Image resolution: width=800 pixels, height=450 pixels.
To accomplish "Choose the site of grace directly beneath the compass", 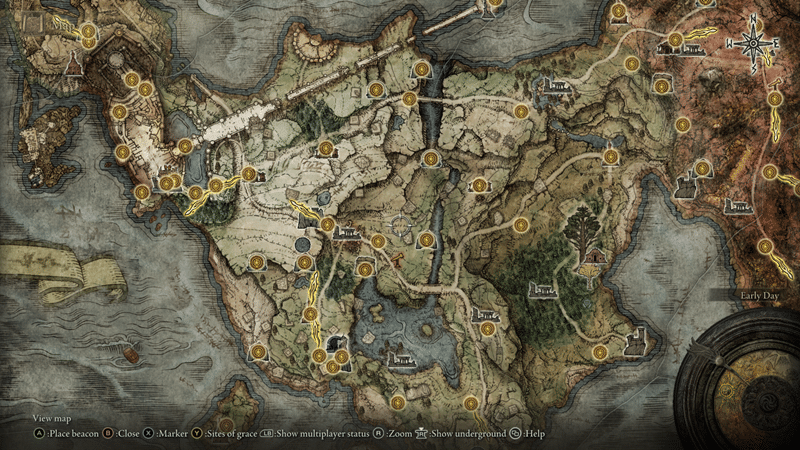I will [773, 99].
